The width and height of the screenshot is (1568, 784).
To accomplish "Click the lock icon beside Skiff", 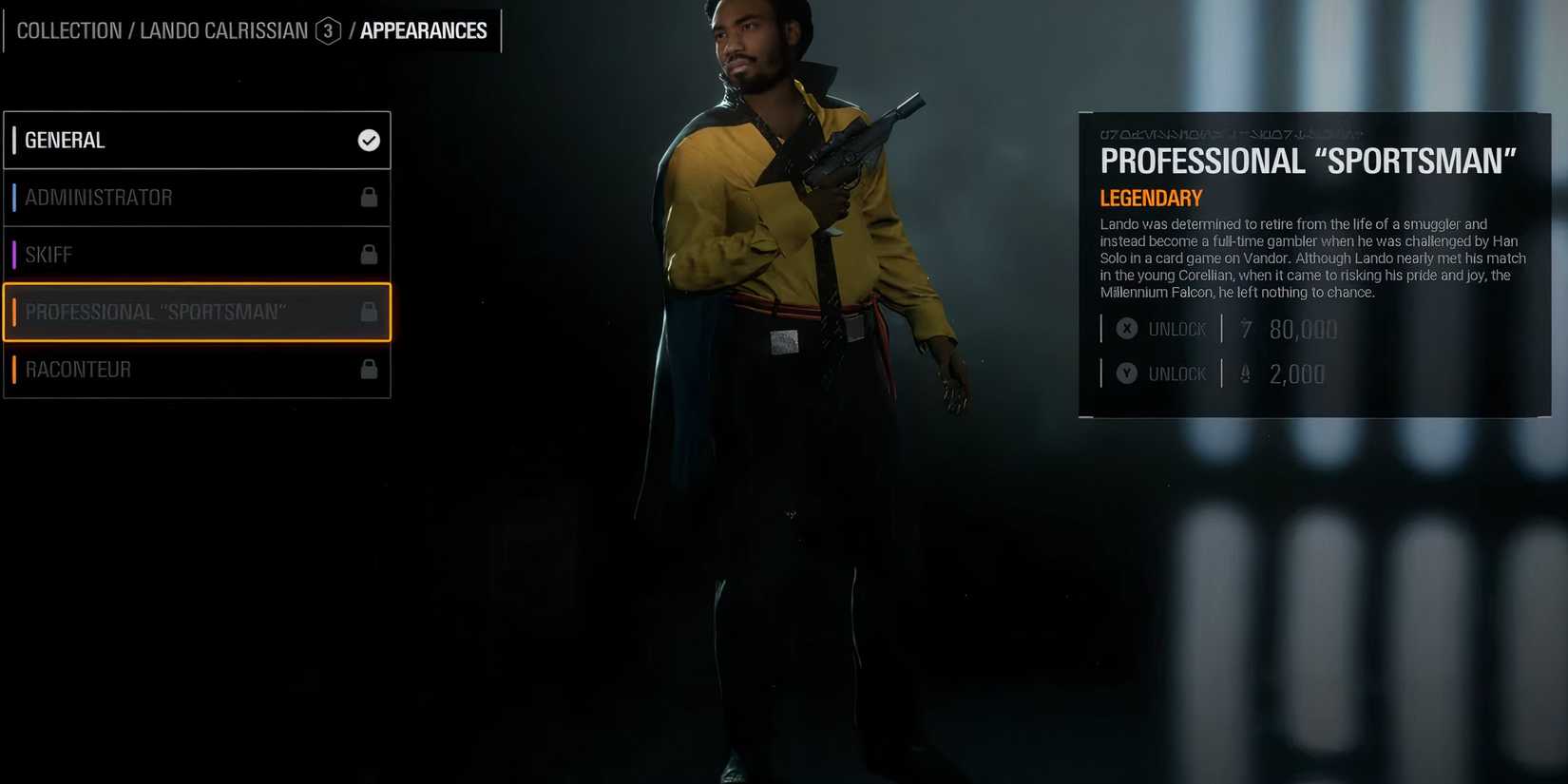I will click(x=370, y=254).
